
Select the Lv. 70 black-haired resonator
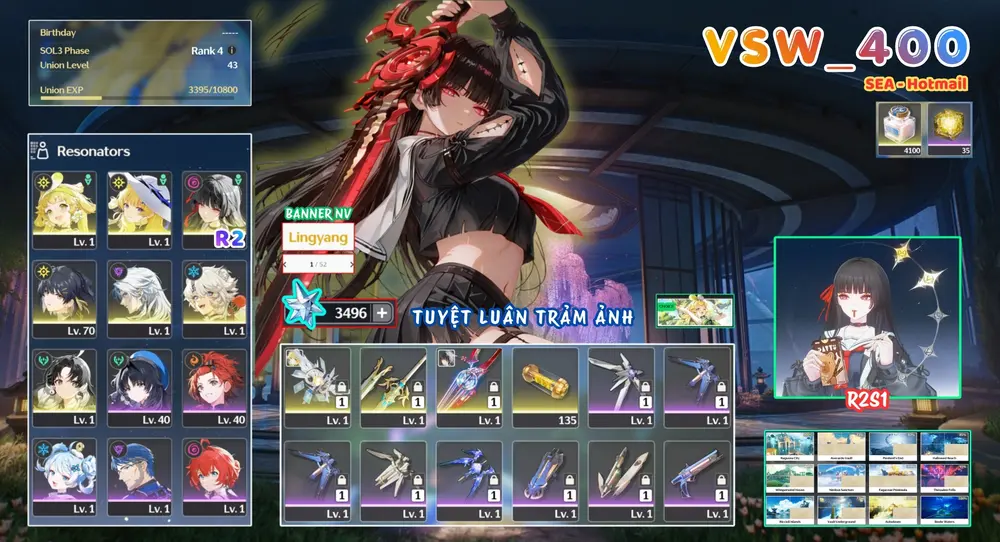pyautogui.click(x=65, y=298)
